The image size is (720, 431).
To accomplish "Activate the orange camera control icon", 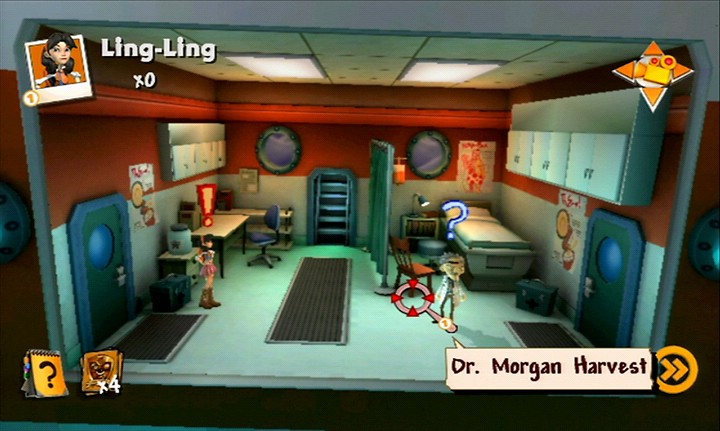I will 652,74.
